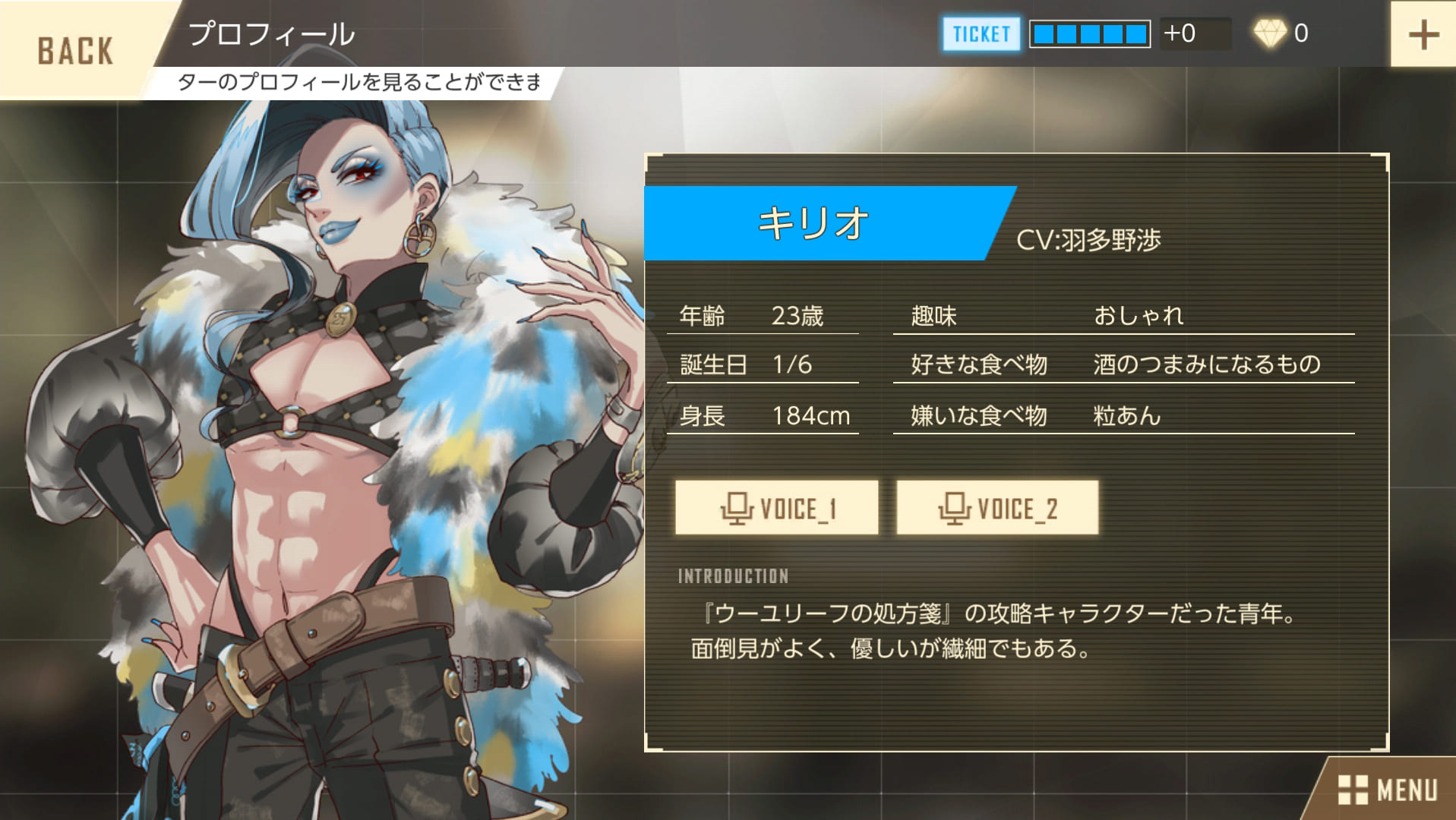Tap the plus button to add diamonds
The width and height of the screenshot is (1456, 820).
[1423, 35]
